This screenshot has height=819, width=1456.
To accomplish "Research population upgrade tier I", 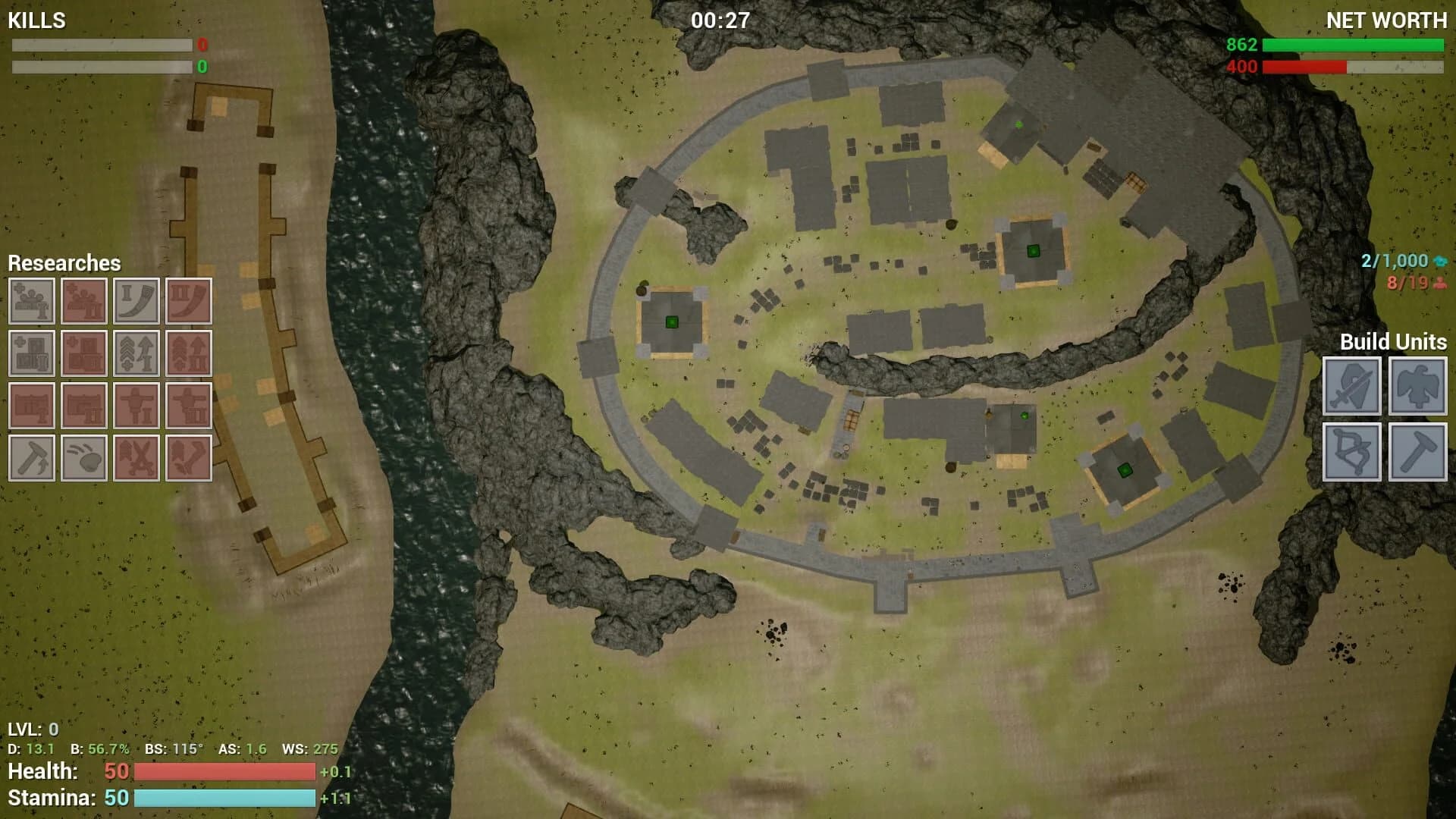I will pyautogui.click(x=31, y=300).
